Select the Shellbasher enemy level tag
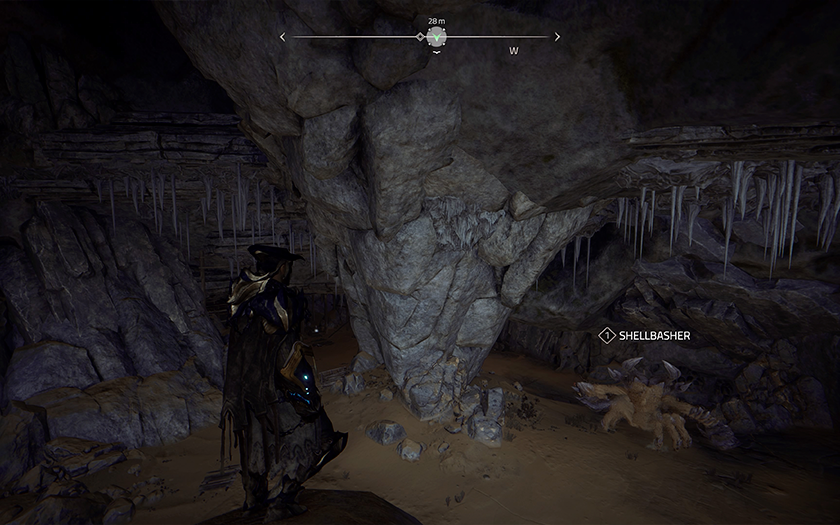840x525 pixels. click(x=605, y=336)
